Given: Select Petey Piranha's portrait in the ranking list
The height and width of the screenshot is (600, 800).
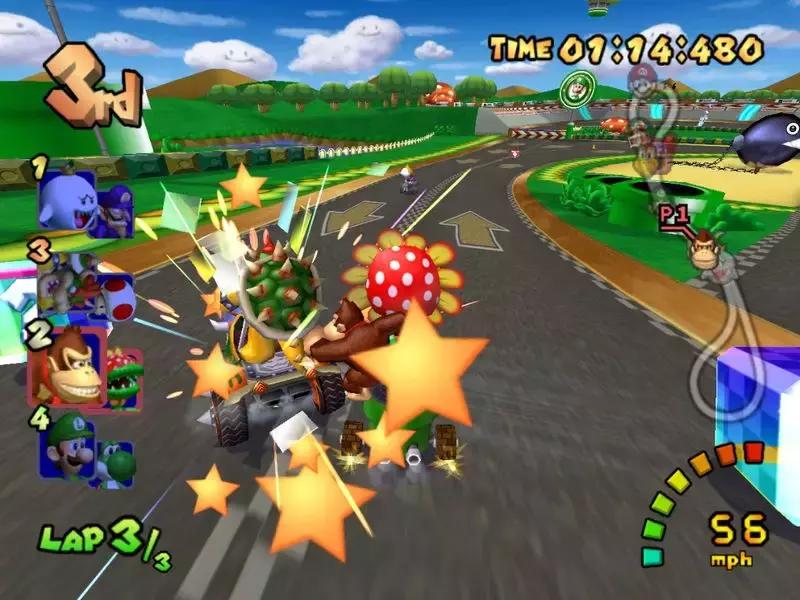Looking at the screenshot, I should pos(123,376).
